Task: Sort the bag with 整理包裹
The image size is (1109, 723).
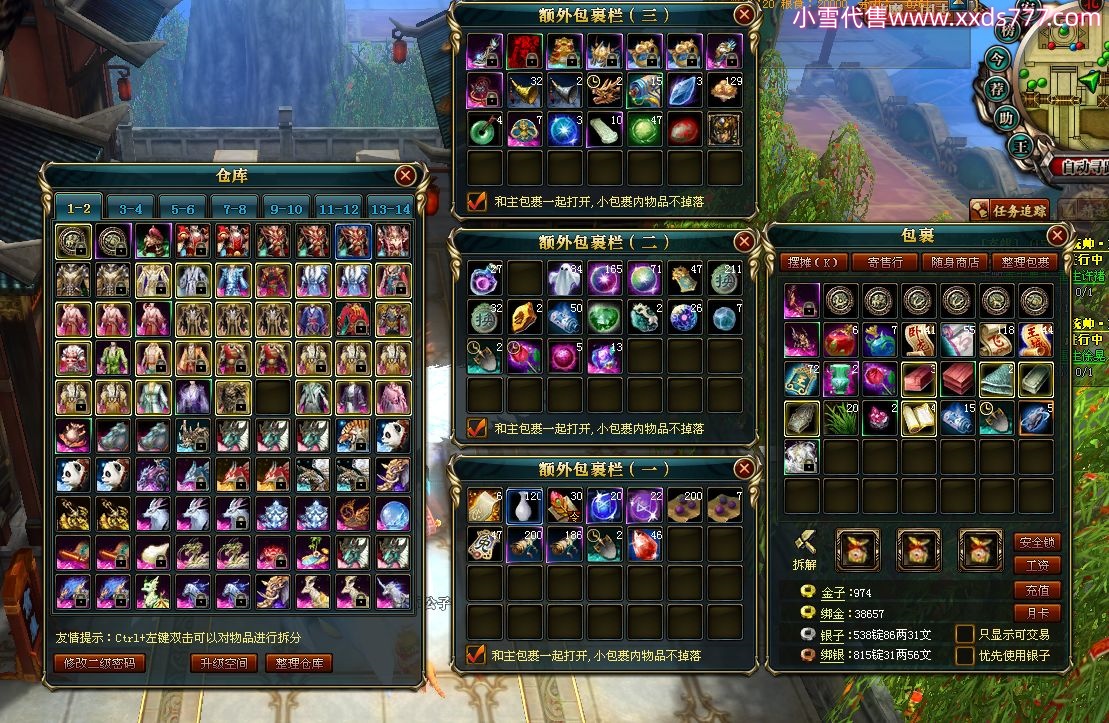Action: pos(1024,262)
